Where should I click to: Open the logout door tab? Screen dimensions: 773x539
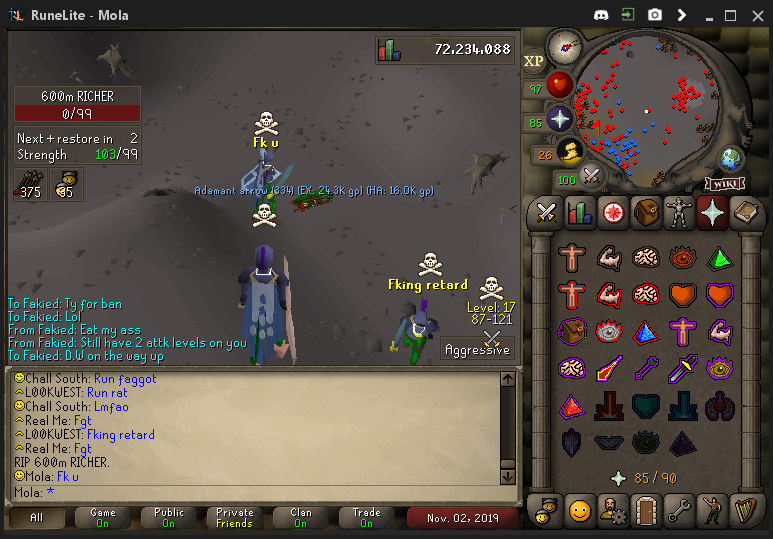coord(646,510)
